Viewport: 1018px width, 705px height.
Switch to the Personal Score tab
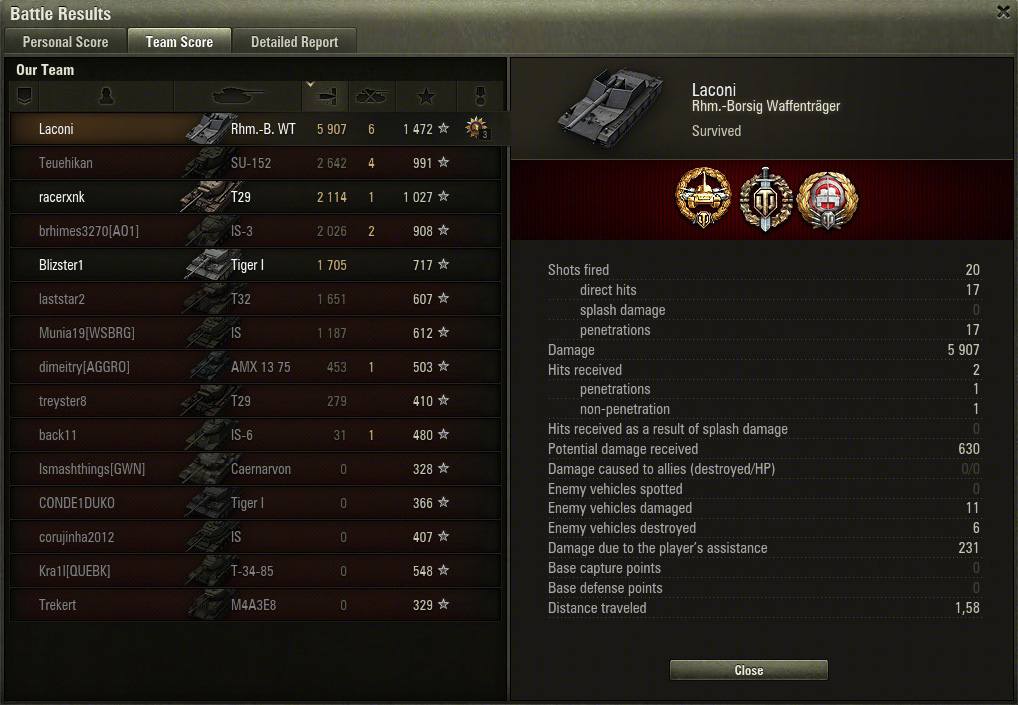pos(65,42)
